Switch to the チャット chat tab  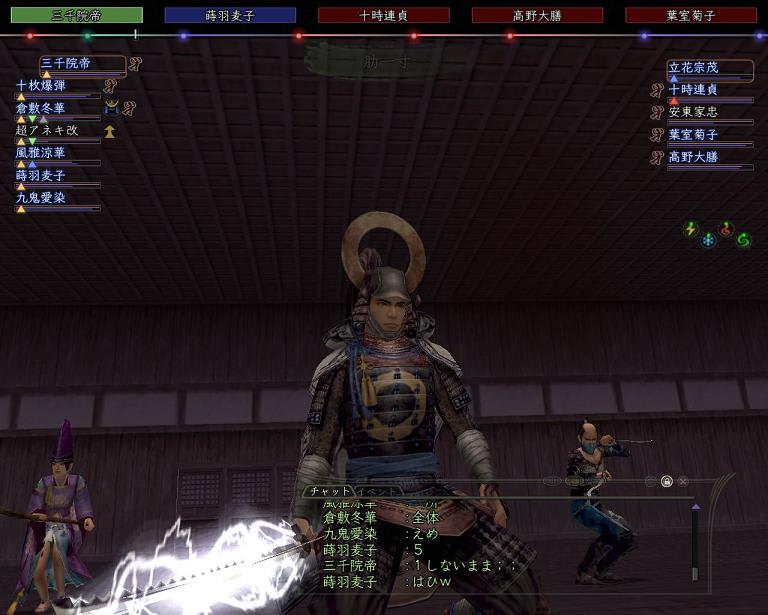coord(329,491)
